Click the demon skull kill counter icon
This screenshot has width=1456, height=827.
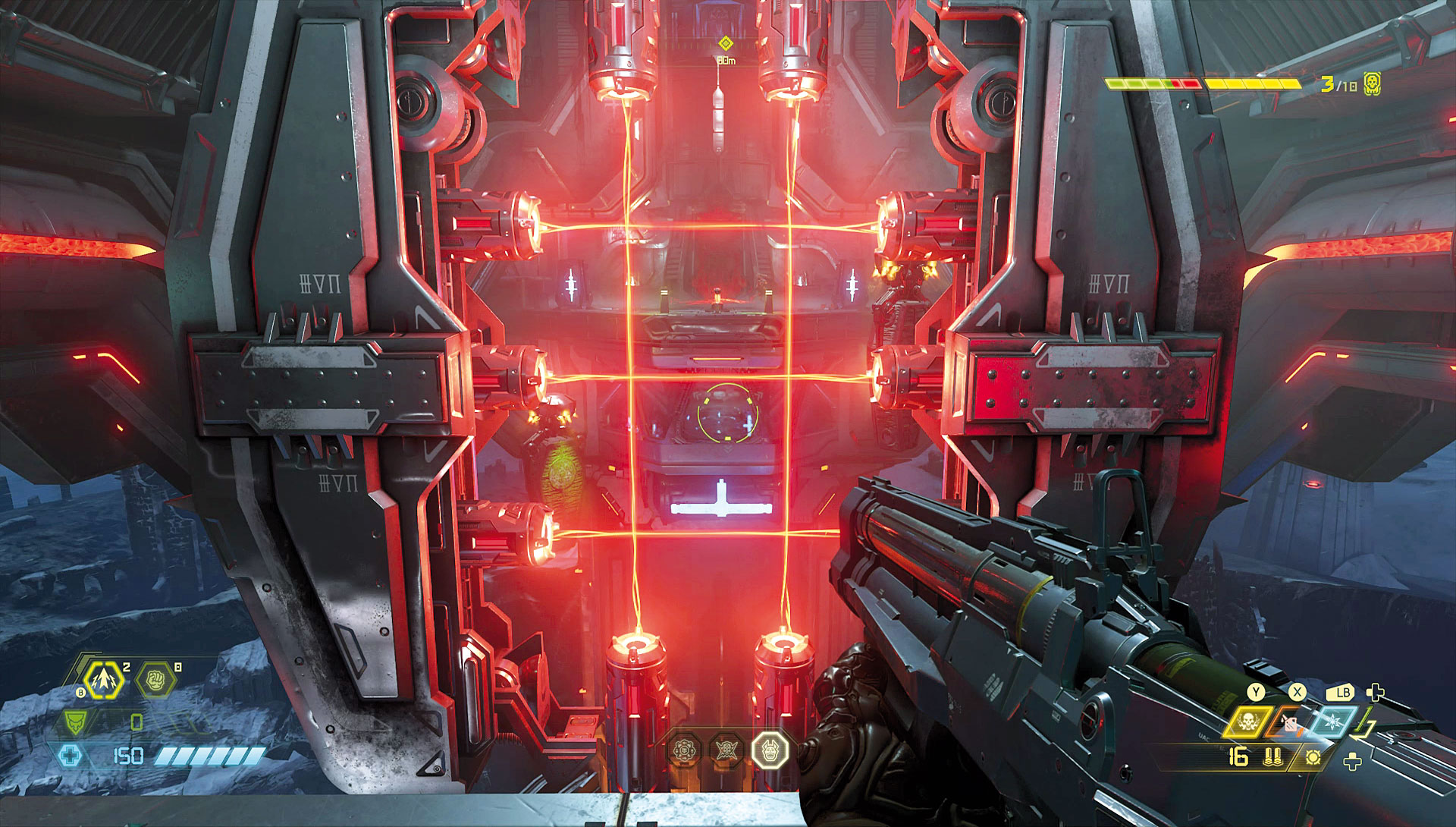1372,84
